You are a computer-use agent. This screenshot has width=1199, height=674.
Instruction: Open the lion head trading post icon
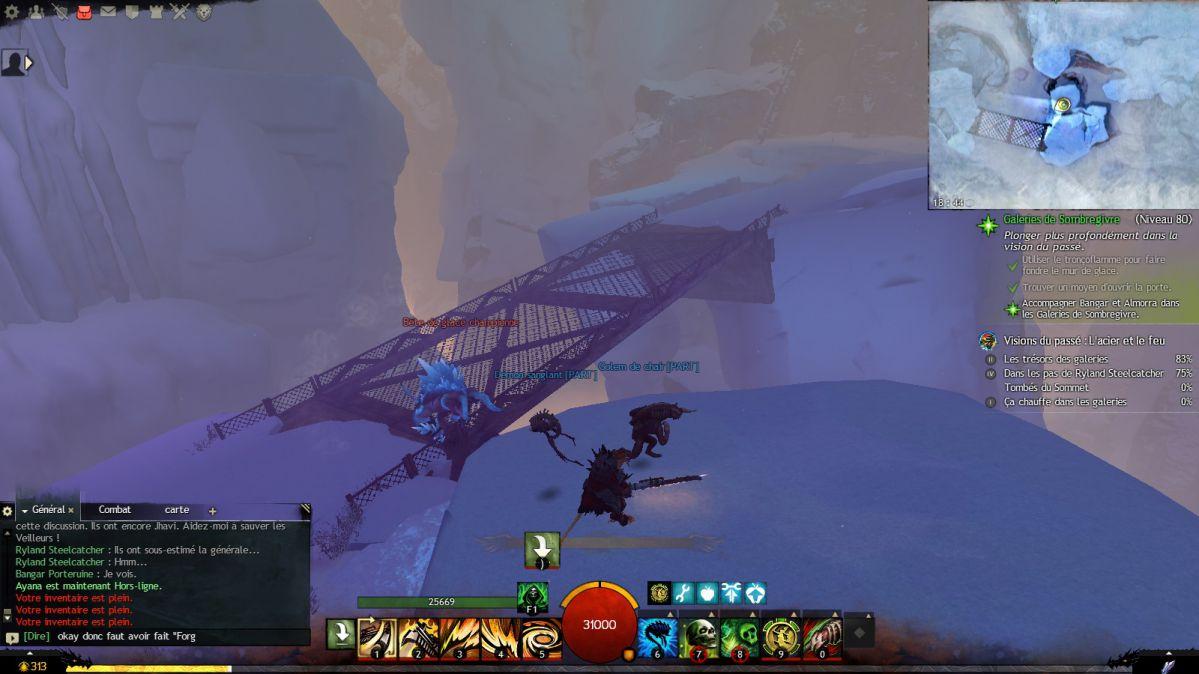tap(204, 12)
